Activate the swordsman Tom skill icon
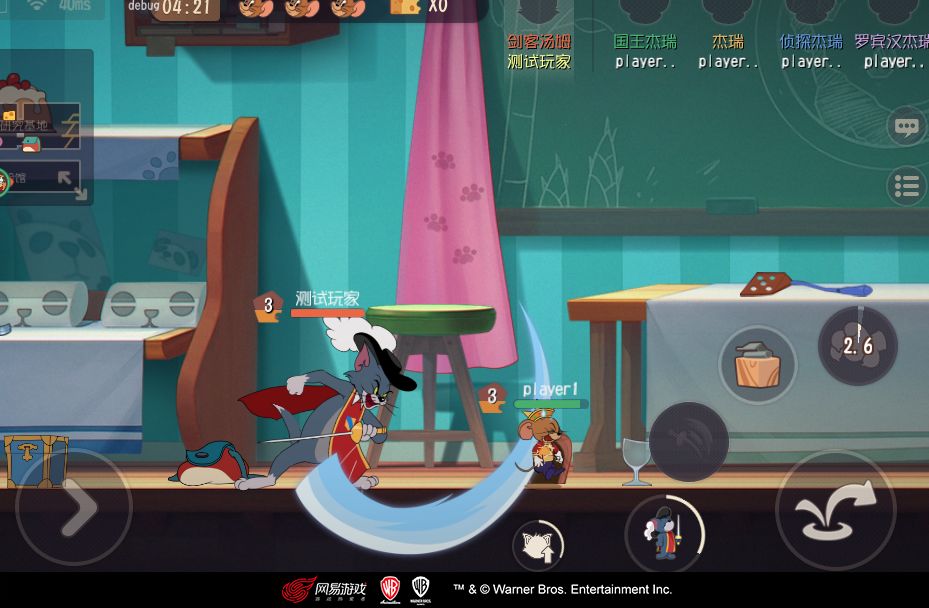The image size is (929, 608). (x=665, y=533)
